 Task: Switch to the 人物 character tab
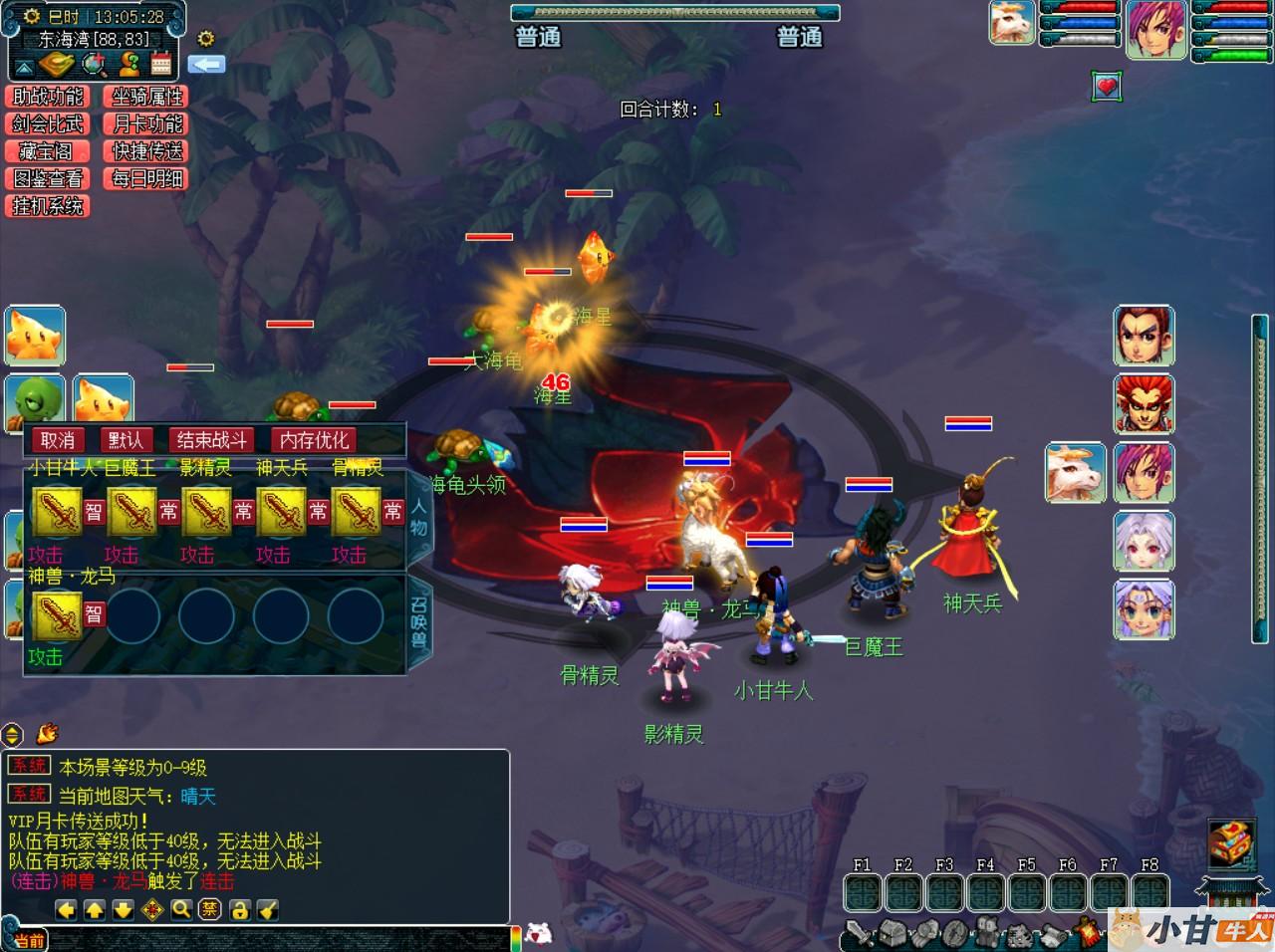tap(418, 520)
